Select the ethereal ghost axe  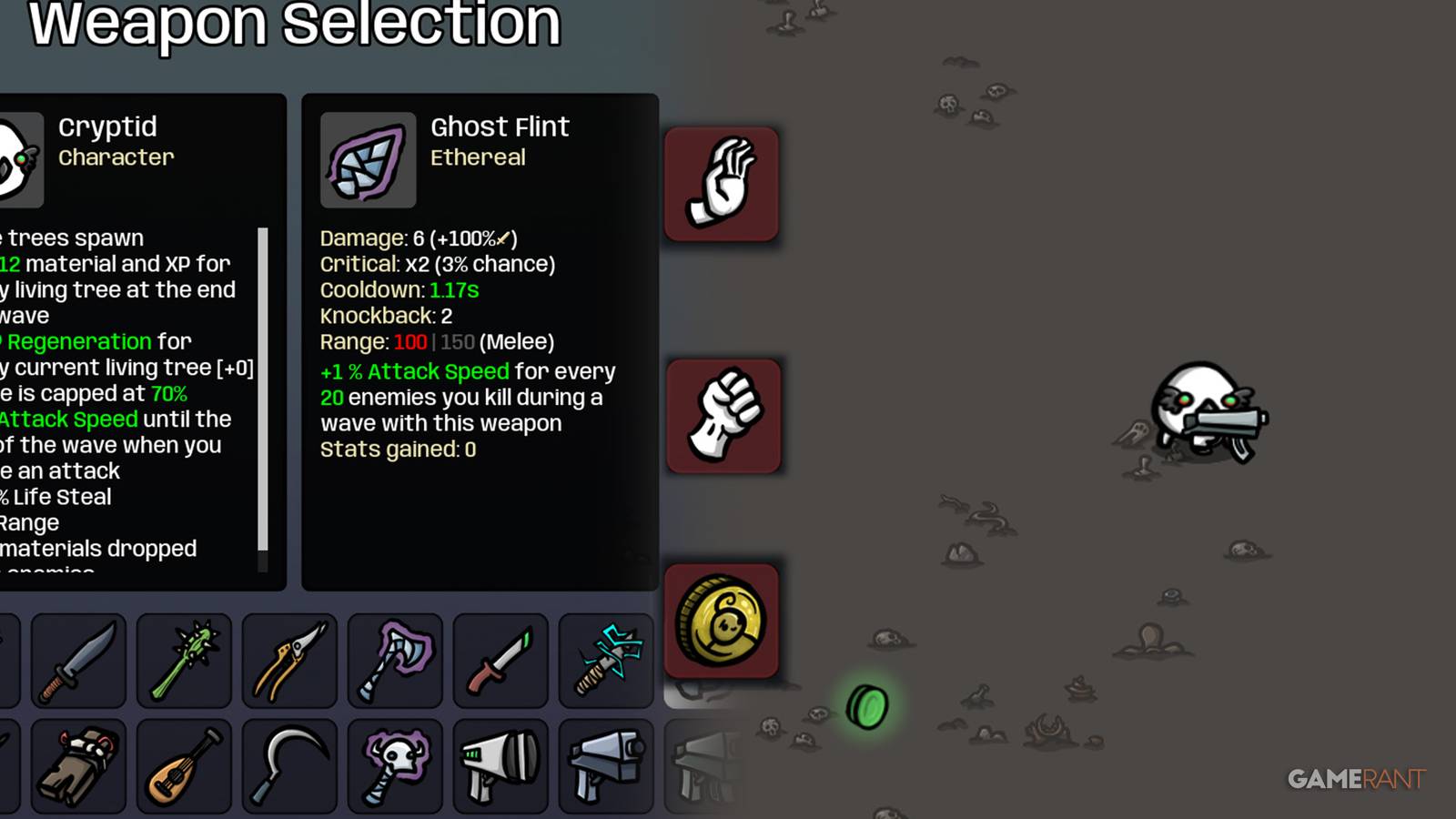[394, 661]
